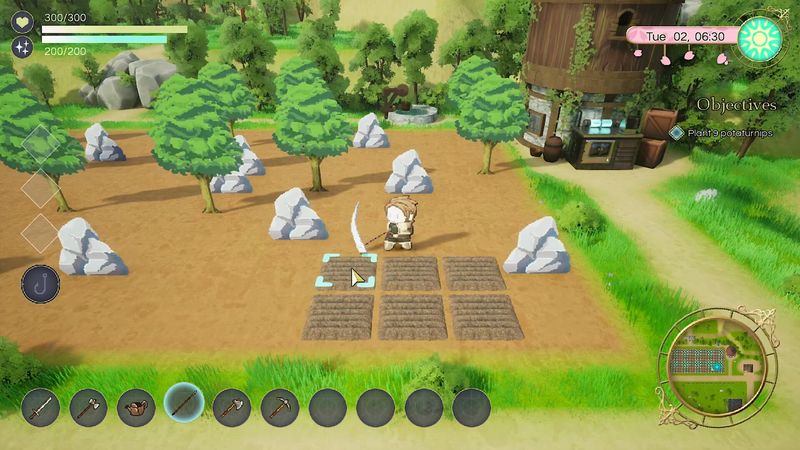
Task: Click the Objectives tracker heading
Action: tap(736, 105)
